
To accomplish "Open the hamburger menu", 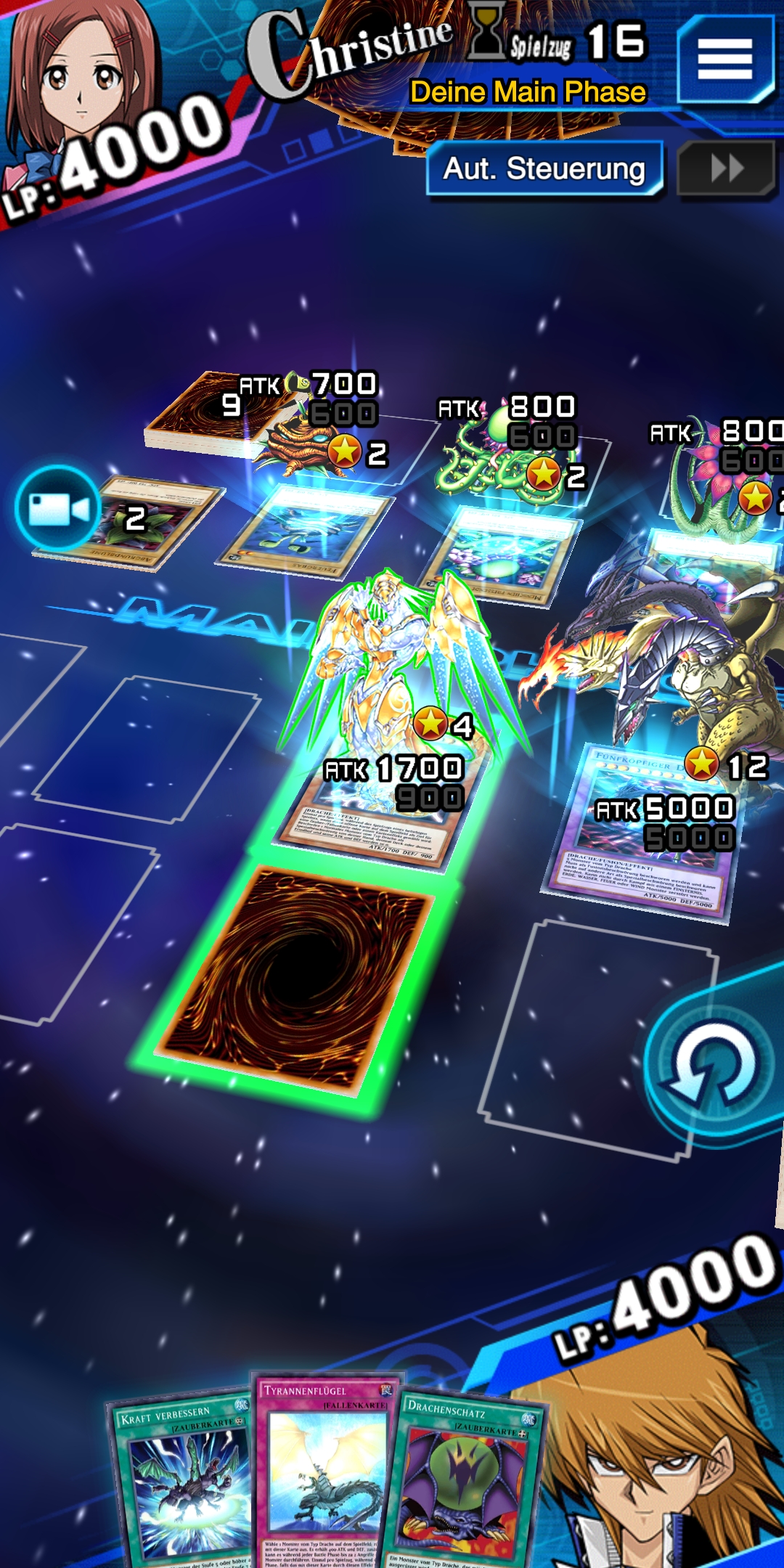I will point(724,60).
